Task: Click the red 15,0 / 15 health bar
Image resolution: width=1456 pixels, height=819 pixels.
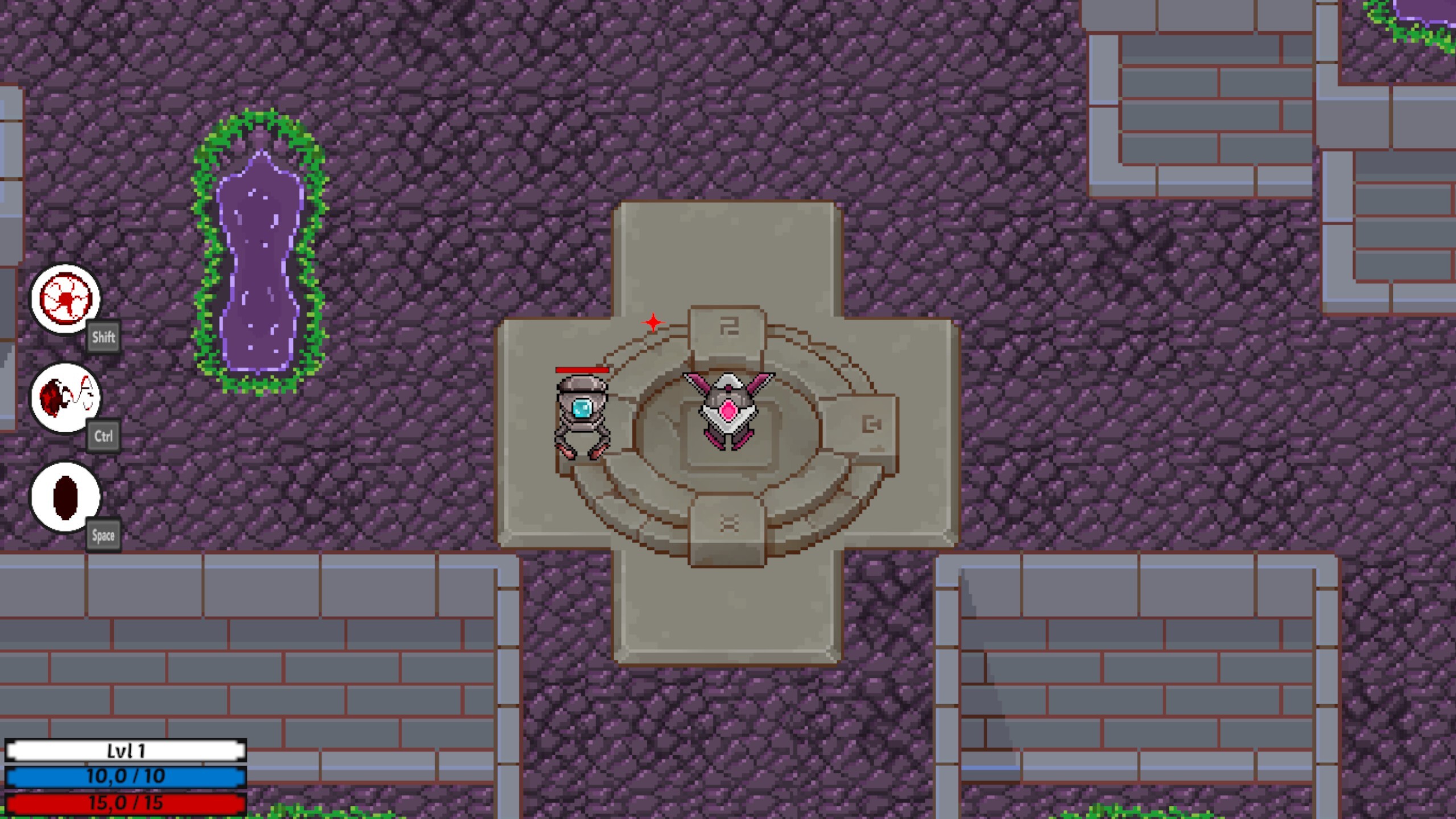Action: [126, 803]
